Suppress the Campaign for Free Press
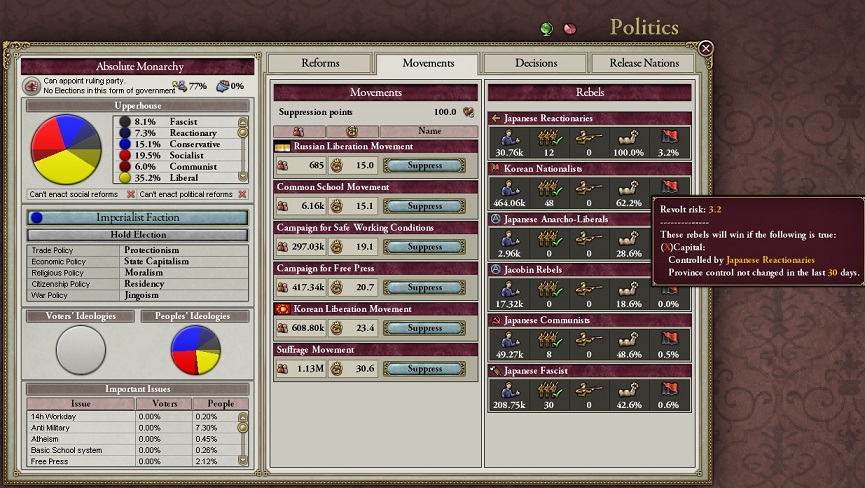 pyautogui.click(x=425, y=288)
